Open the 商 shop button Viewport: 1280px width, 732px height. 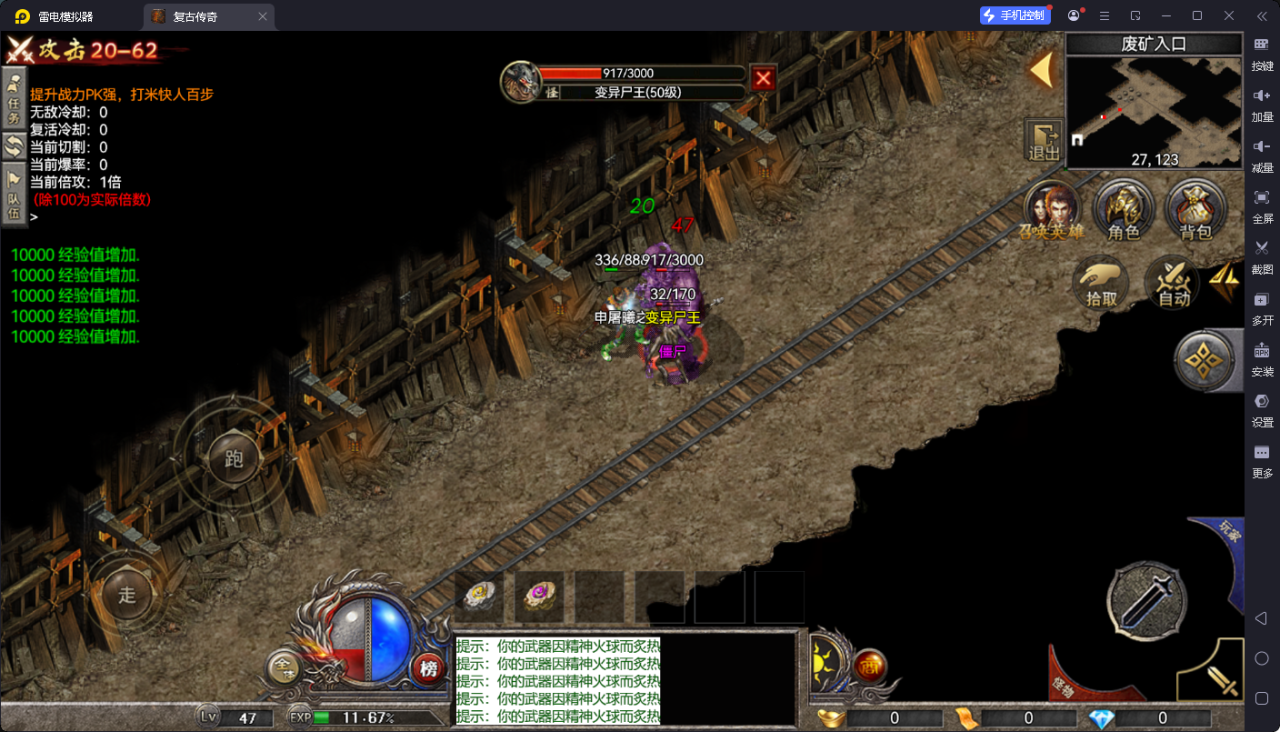pos(871,666)
